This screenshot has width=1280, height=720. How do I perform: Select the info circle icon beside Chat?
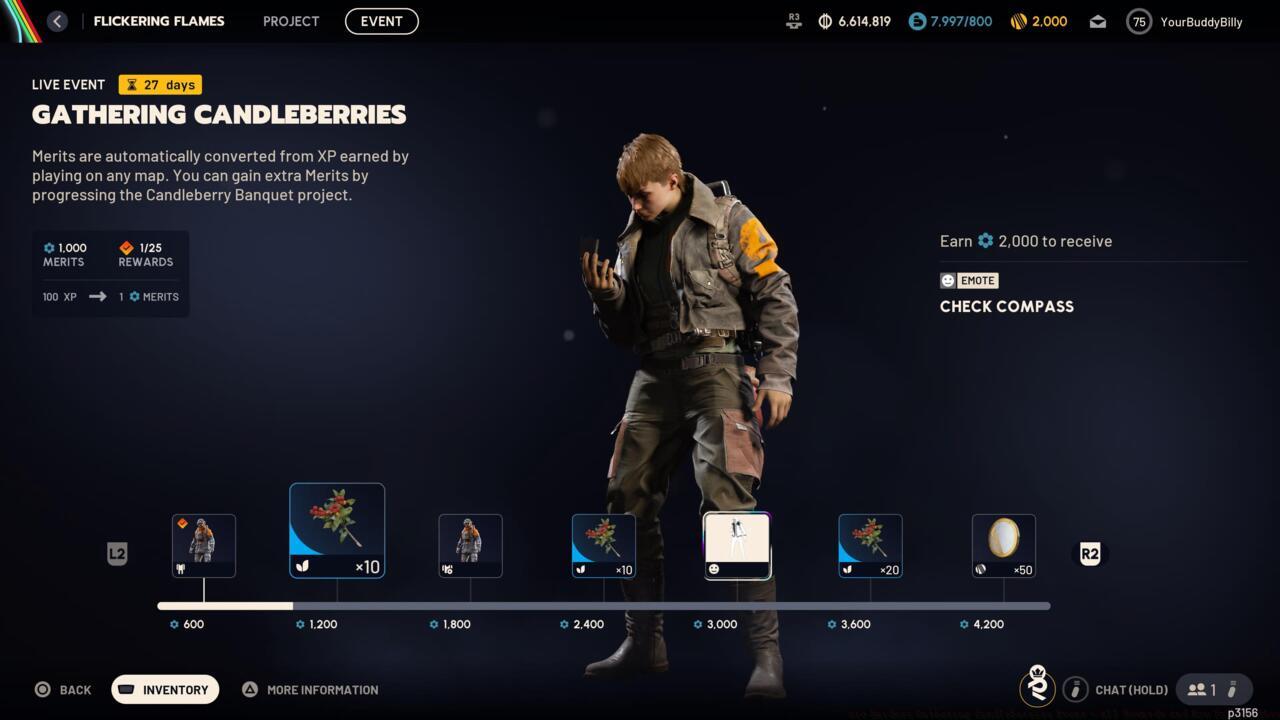pyautogui.click(x=1076, y=689)
